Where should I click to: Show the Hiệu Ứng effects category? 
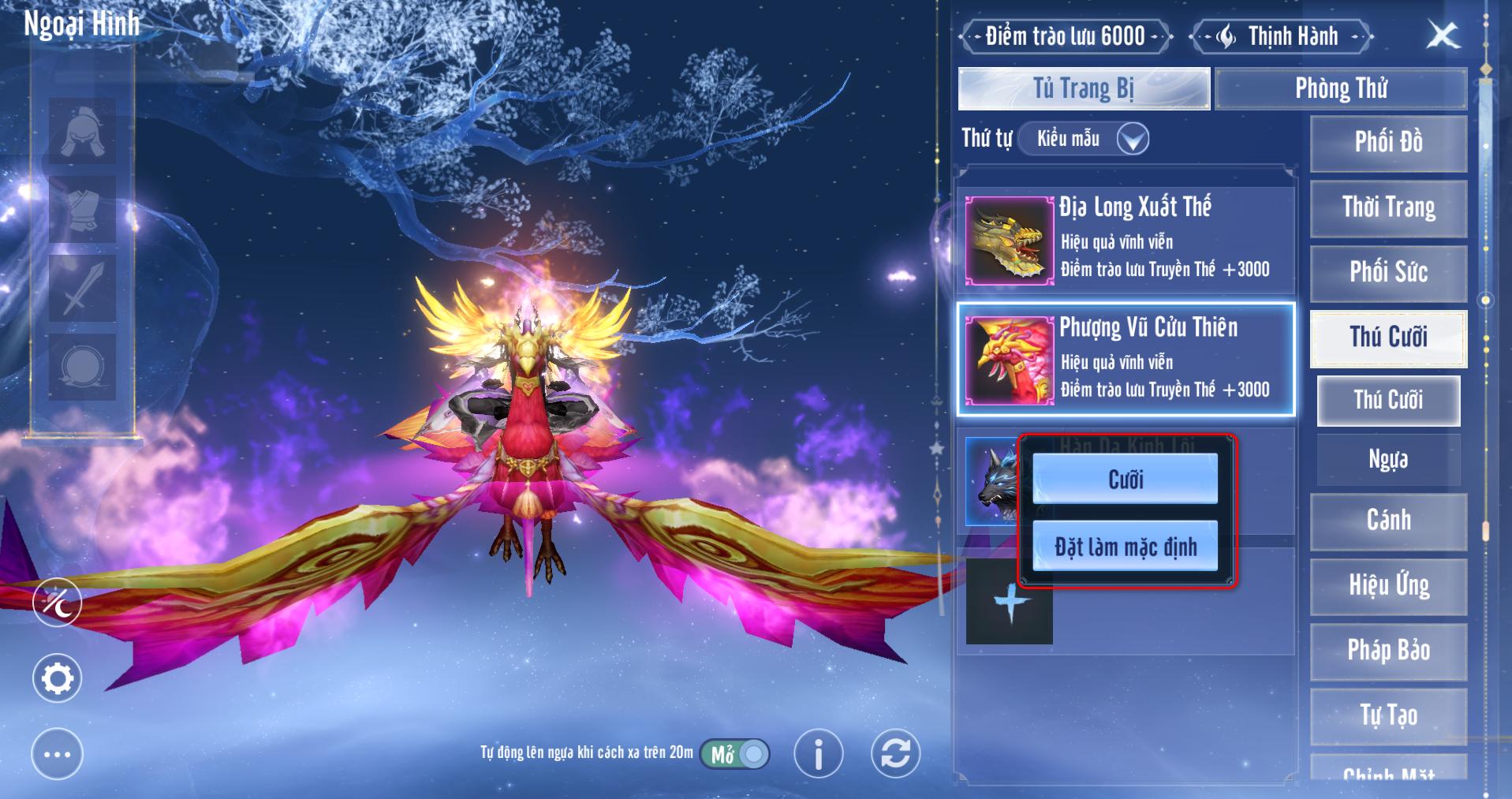click(1388, 586)
